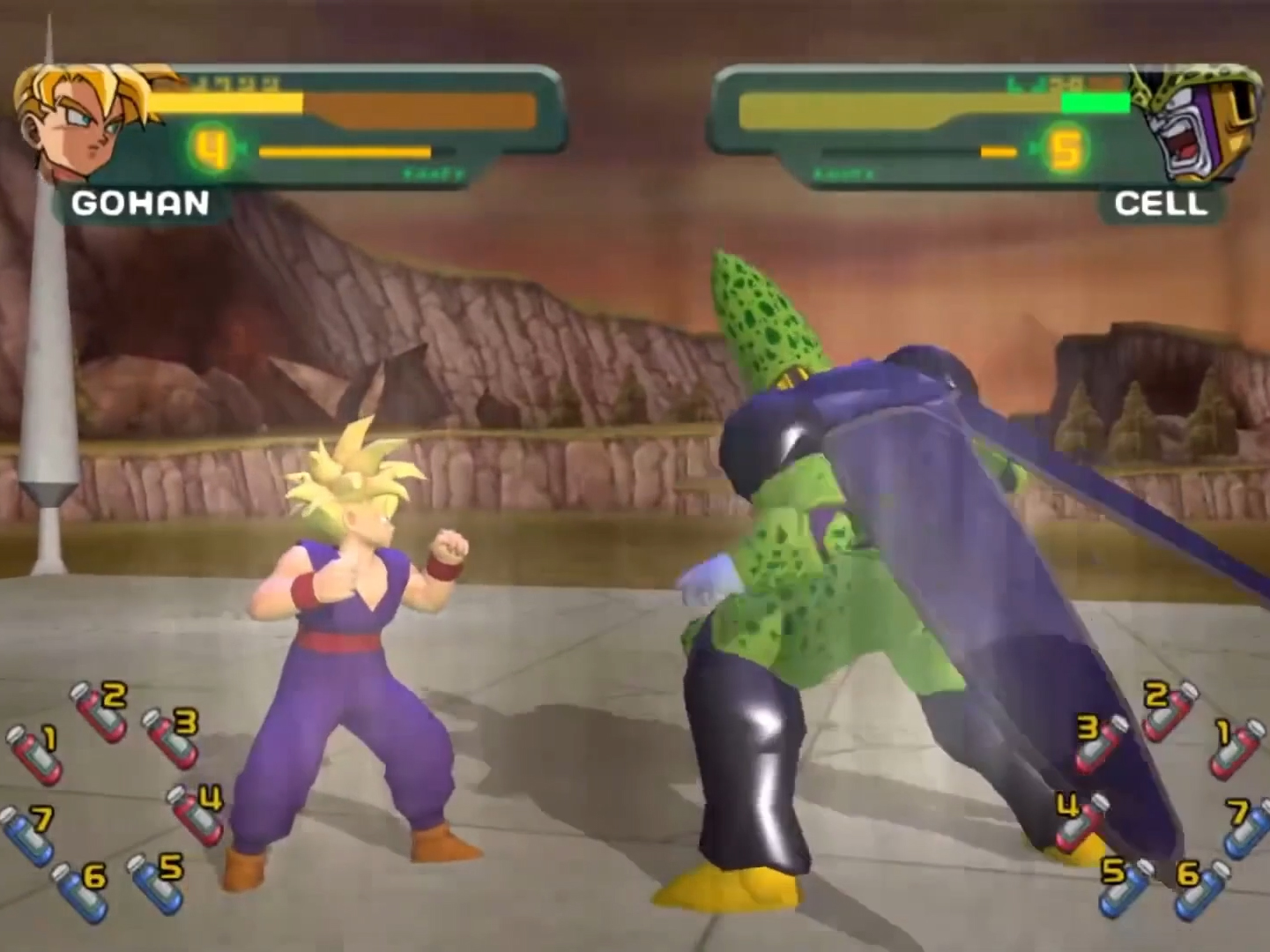Select Cell's blue capsule number 5
Viewport: 1270px width, 952px height.
pos(1125,885)
